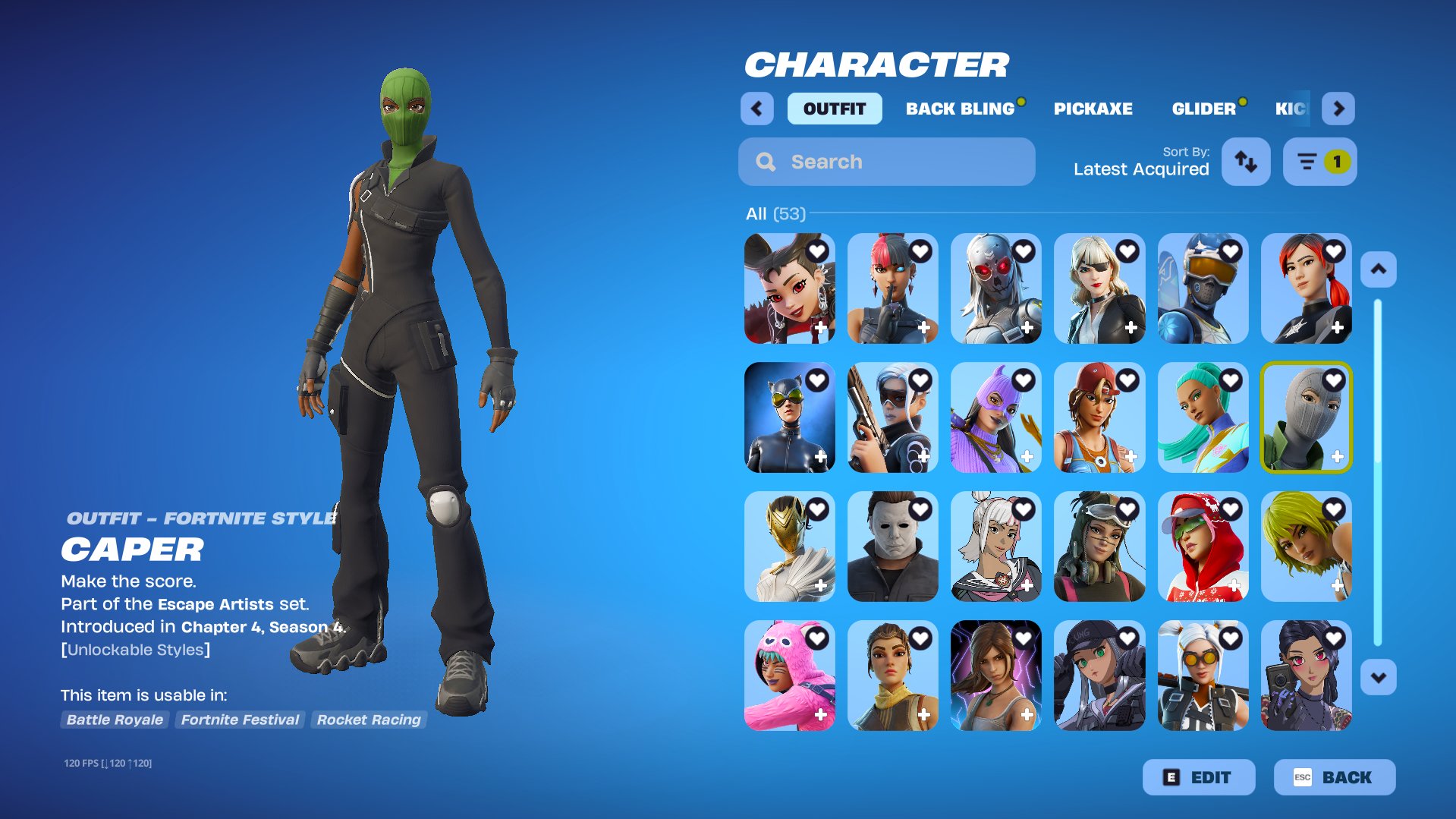The width and height of the screenshot is (1456, 819).
Task: Click the sort direction arrows icon
Action: click(1245, 161)
